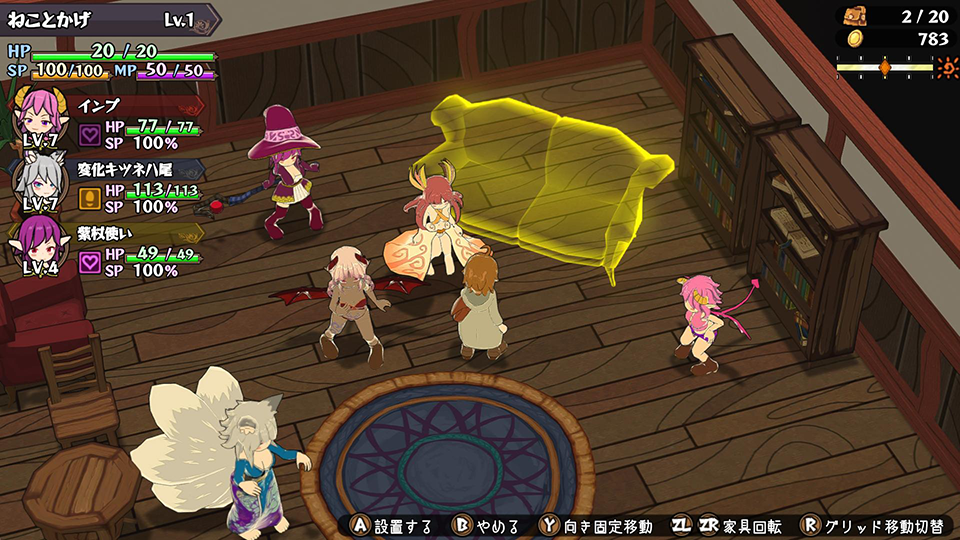Click the gold coin icon
Image resolution: width=960 pixels, height=540 pixels.
[x=854, y=39]
